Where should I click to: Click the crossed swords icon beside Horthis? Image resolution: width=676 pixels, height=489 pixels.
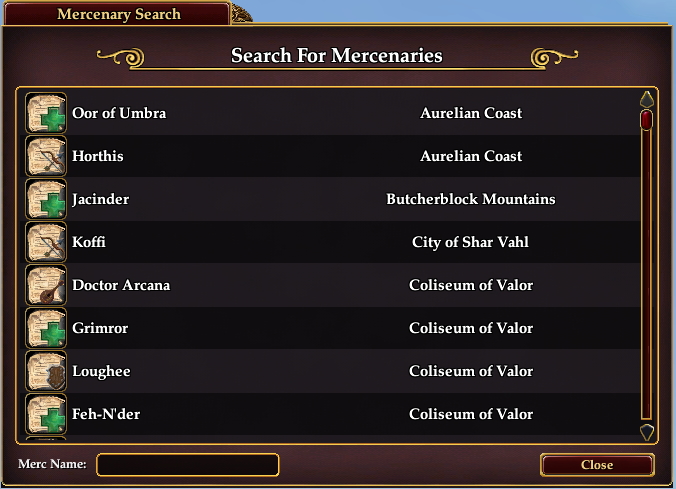[45, 157]
